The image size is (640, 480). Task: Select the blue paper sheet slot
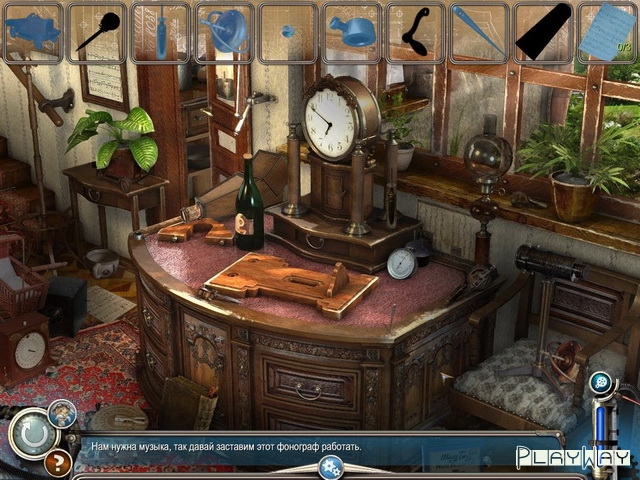pos(607,32)
